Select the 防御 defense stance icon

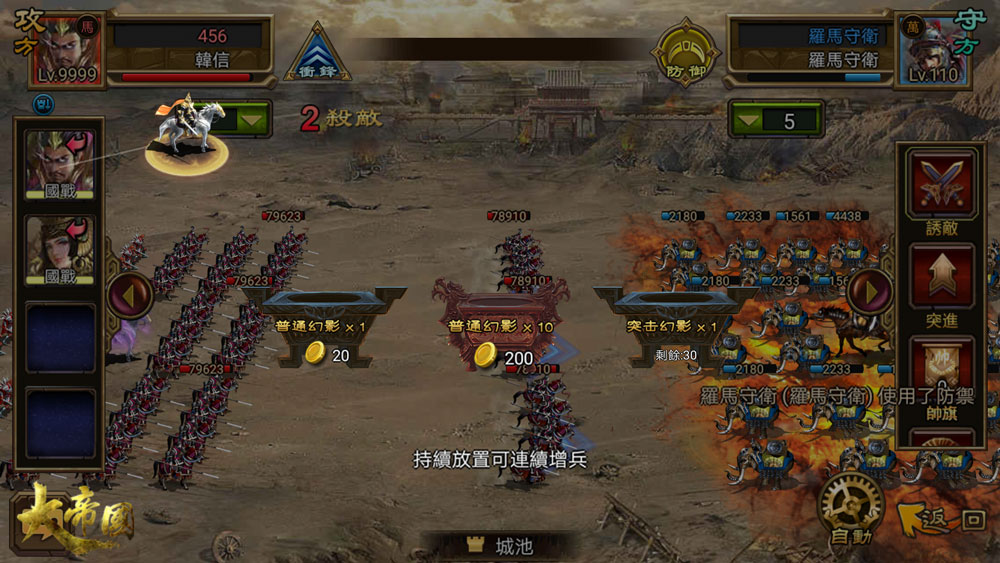(x=686, y=55)
